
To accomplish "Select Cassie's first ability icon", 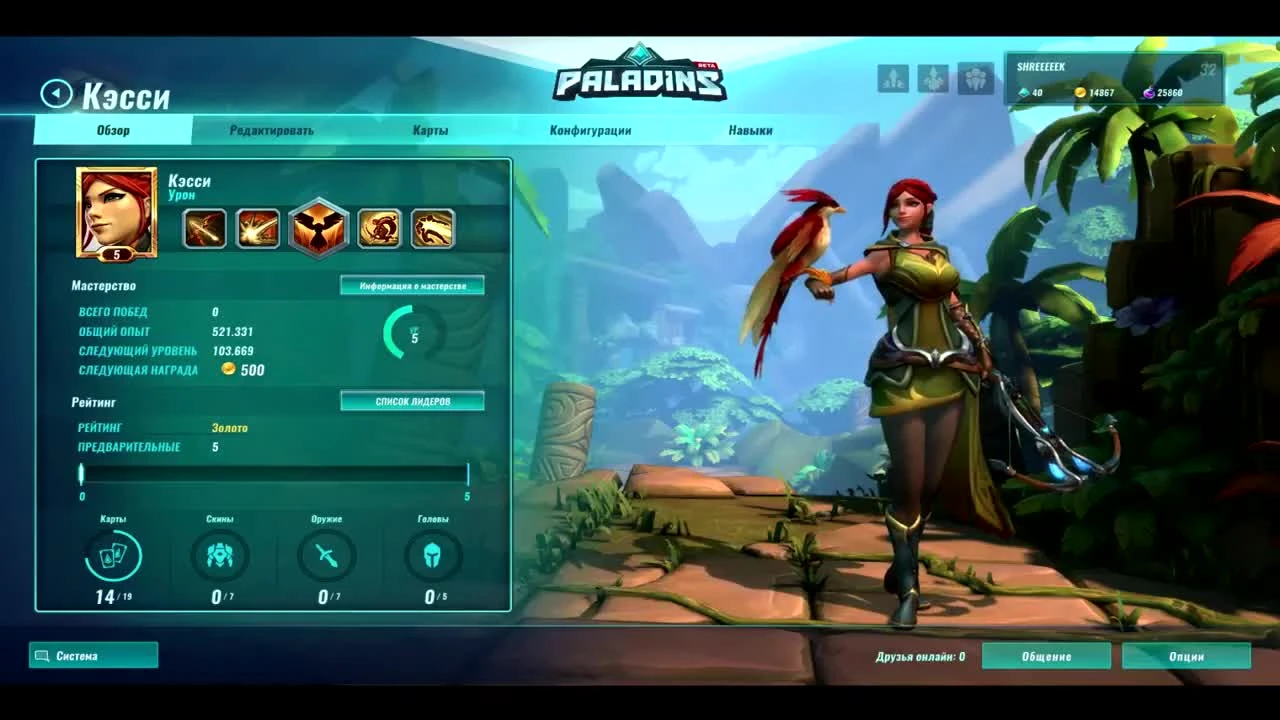I will (x=203, y=227).
